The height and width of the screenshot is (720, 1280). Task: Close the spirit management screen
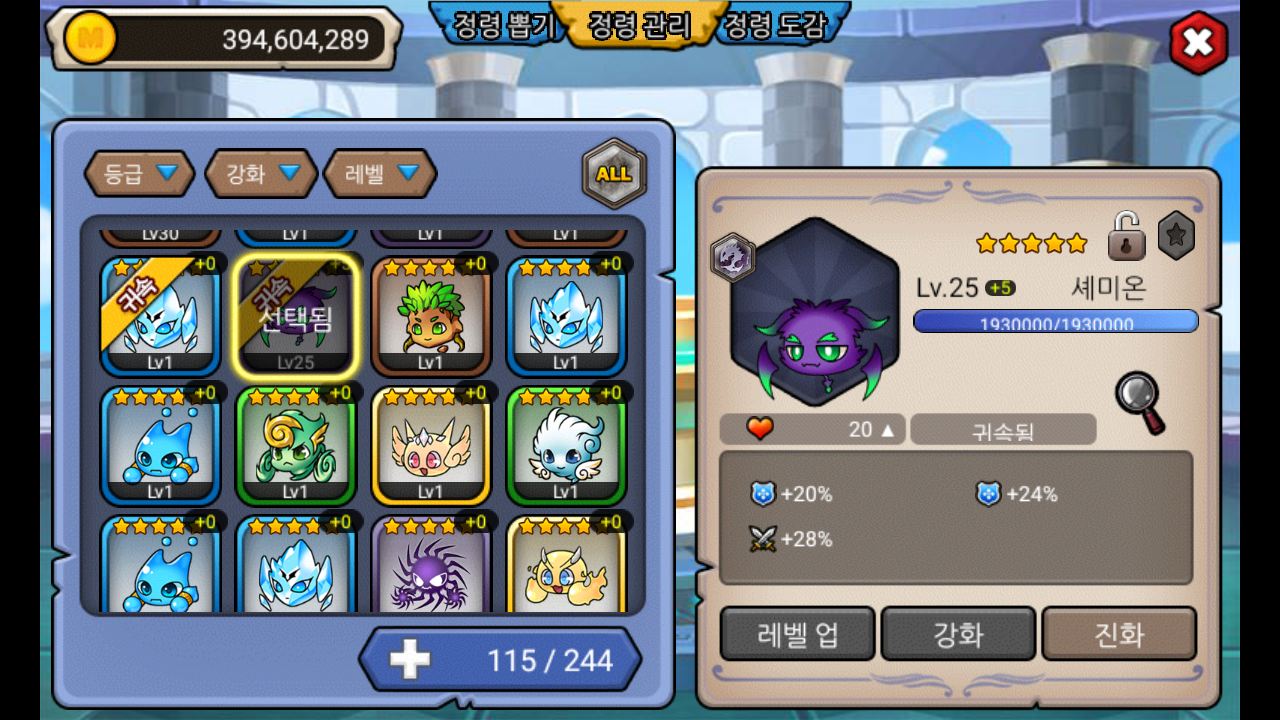[x=1198, y=43]
